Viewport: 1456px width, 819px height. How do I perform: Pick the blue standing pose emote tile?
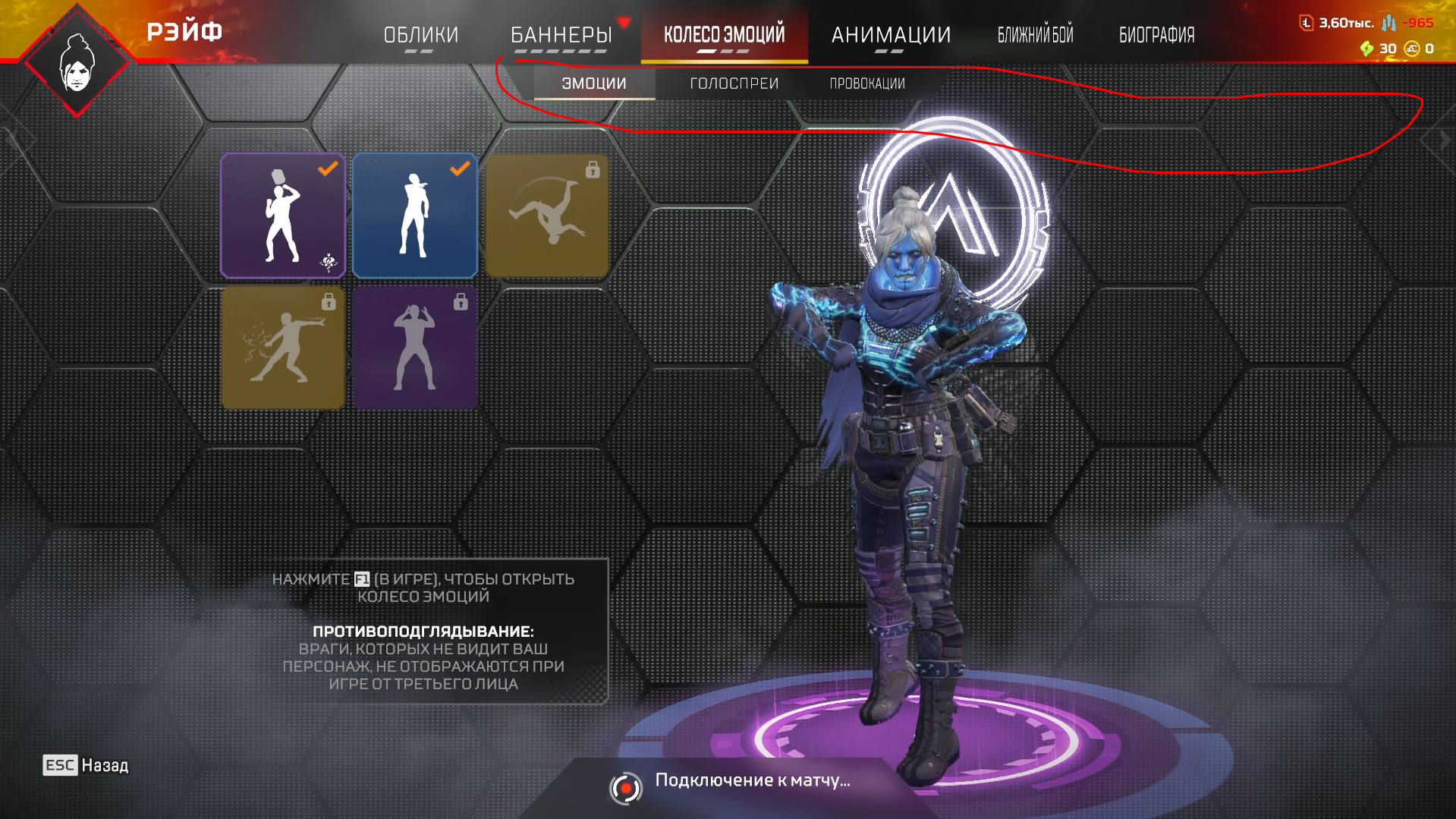point(415,216)
